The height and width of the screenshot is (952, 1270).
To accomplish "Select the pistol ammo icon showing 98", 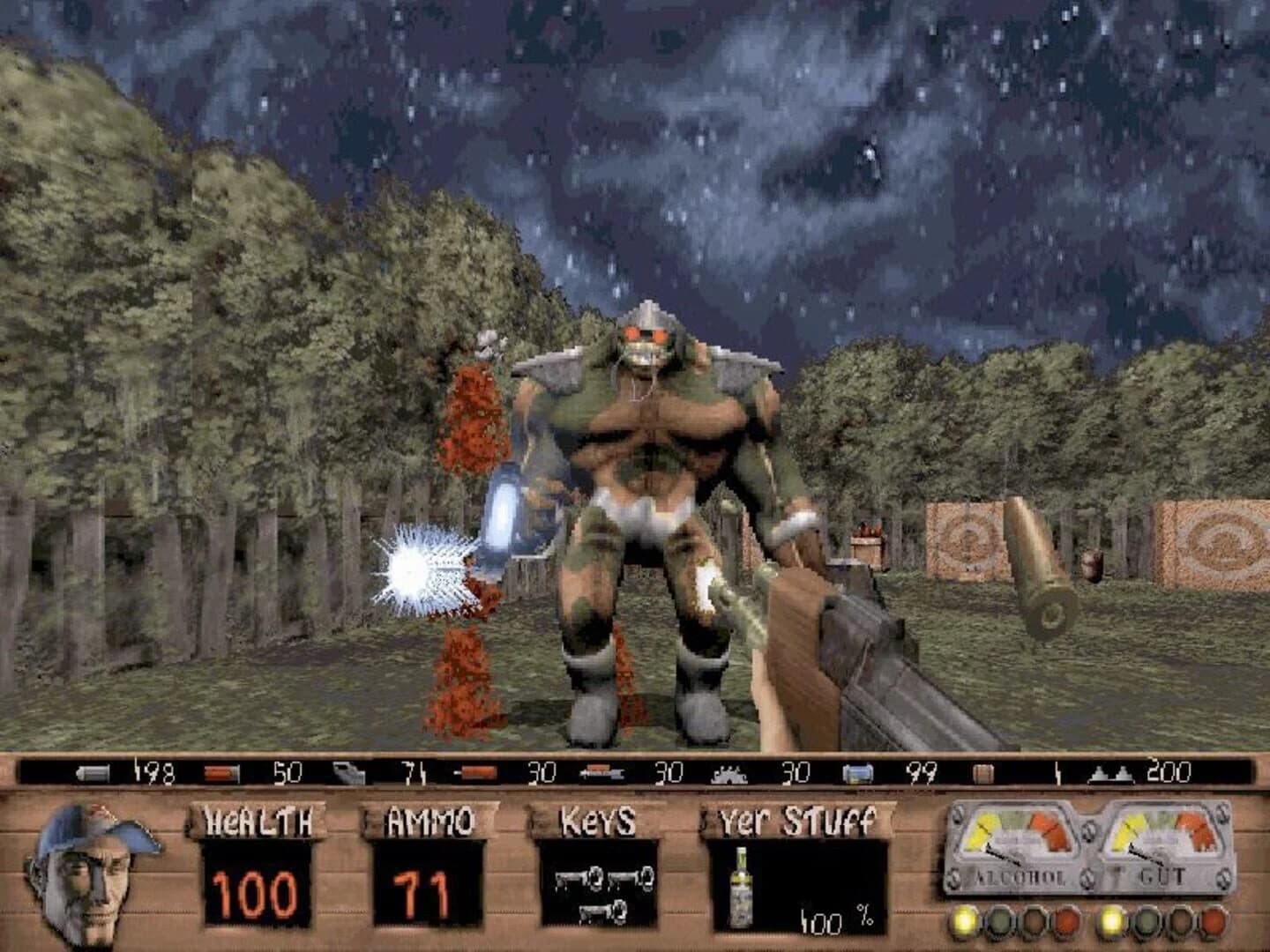I will pos(93,771).
